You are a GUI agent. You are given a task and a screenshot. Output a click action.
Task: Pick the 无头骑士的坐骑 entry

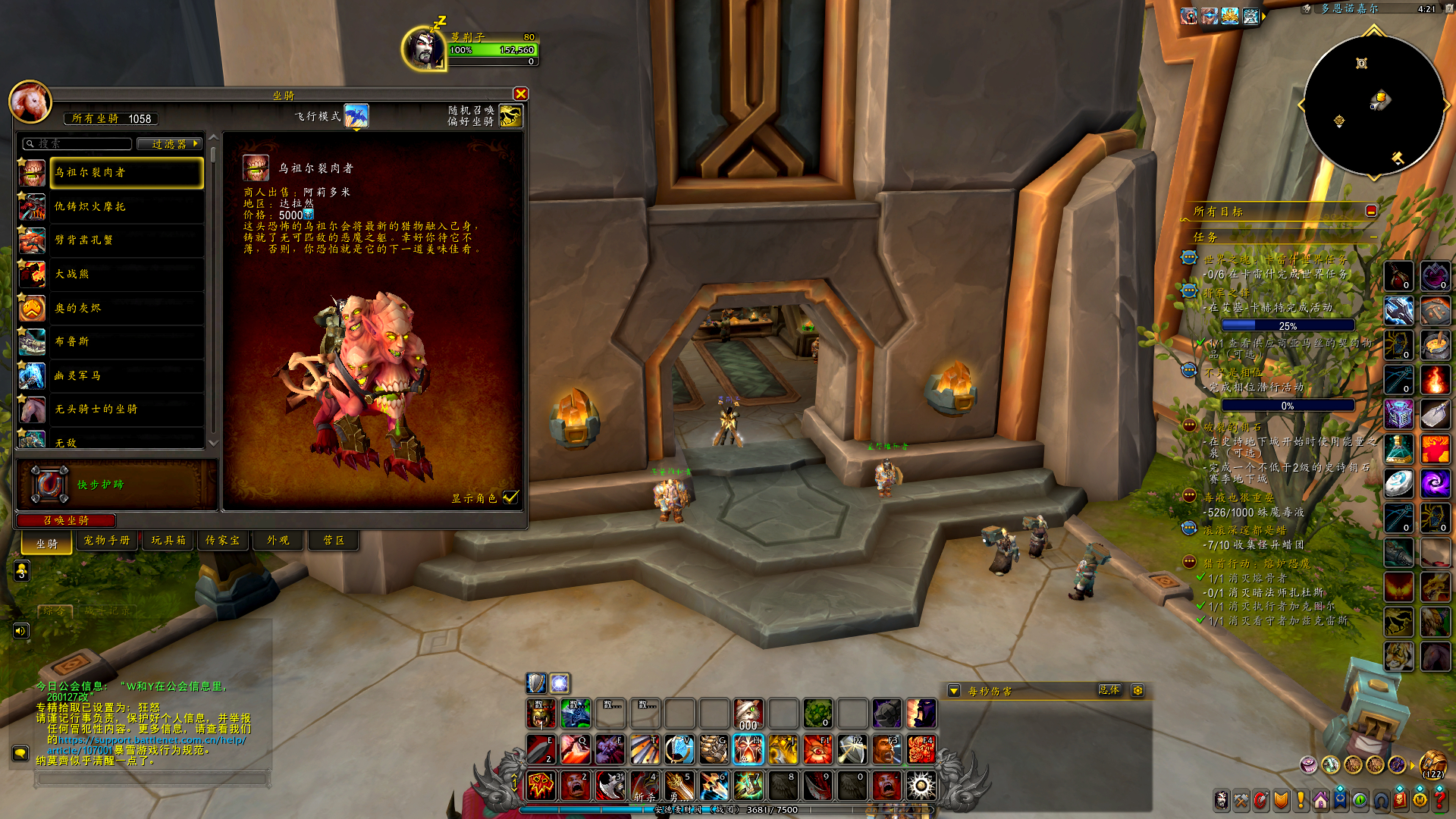point(127,409)
